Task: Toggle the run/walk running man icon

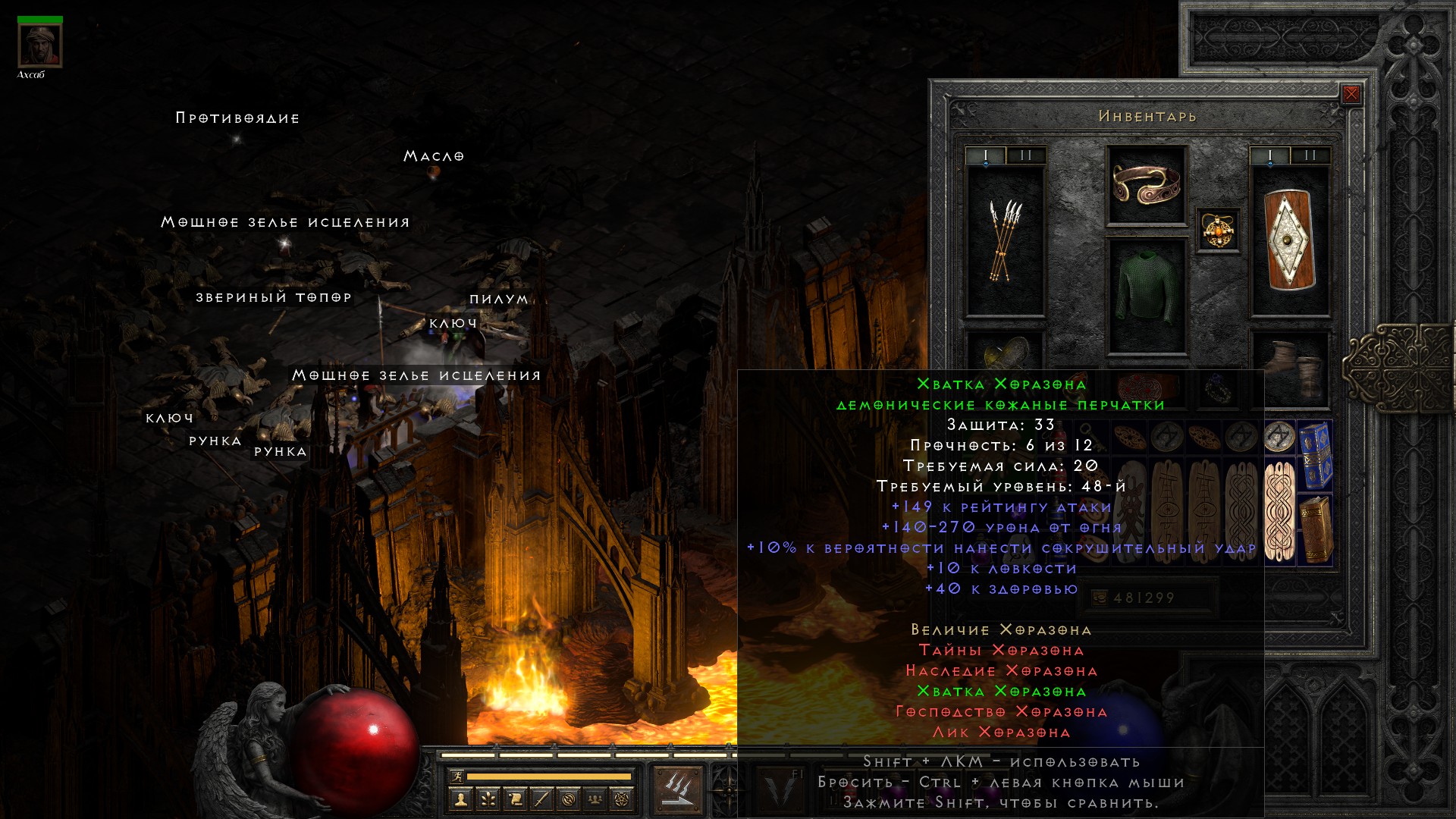Action: (457, 776)
